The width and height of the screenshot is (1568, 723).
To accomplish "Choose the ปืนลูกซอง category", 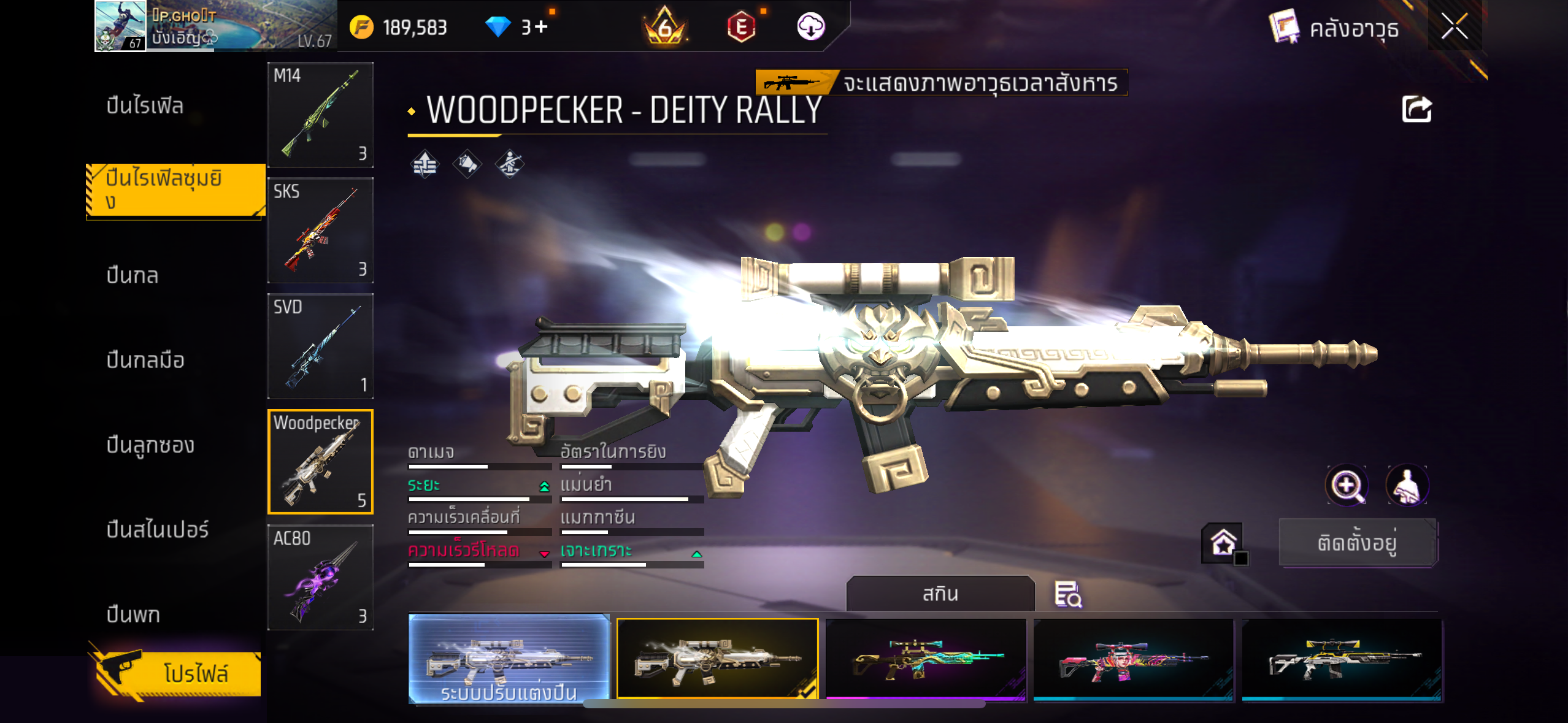I will pos(150,445).
